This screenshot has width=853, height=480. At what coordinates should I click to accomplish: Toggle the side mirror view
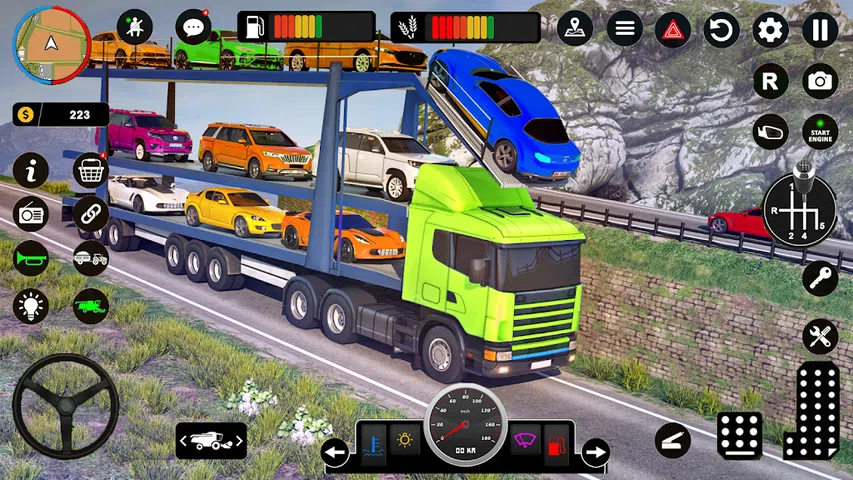[770, 131]
